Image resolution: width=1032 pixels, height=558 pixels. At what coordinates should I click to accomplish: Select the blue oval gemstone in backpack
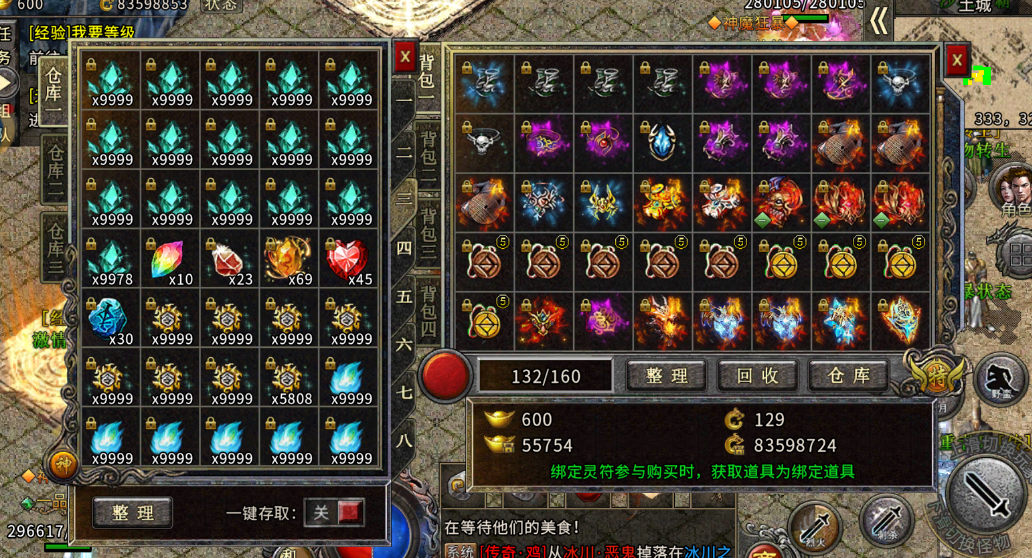(662, 142)
